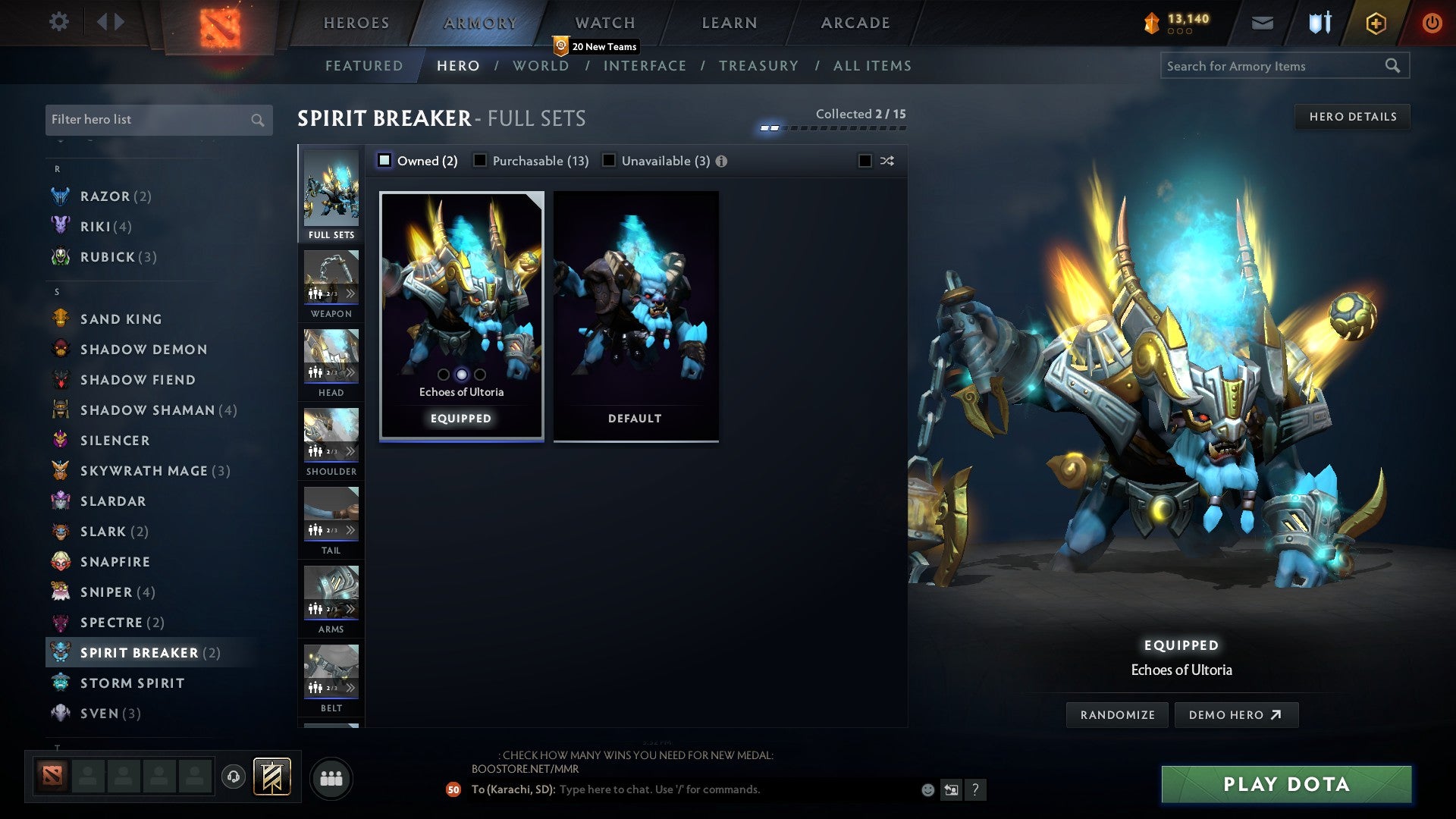The height and width of the screenshot is (819, 1456).
Task: Open the messages envelope icon
Action: pos(1263,22)
